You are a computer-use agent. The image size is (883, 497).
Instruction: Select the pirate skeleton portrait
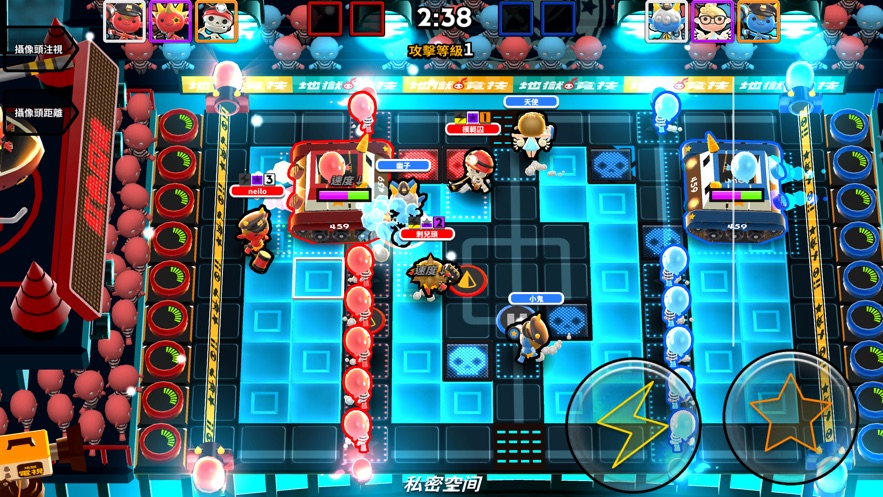coord(216,20)
